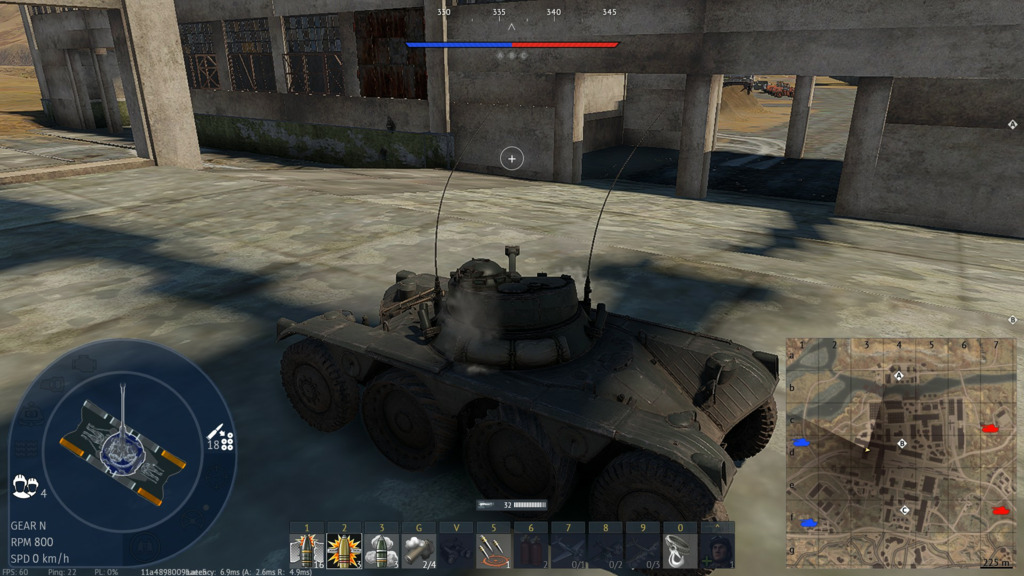Select the crew replenishment portrait icon
The image size is (1024, 576).
[717, 550]
